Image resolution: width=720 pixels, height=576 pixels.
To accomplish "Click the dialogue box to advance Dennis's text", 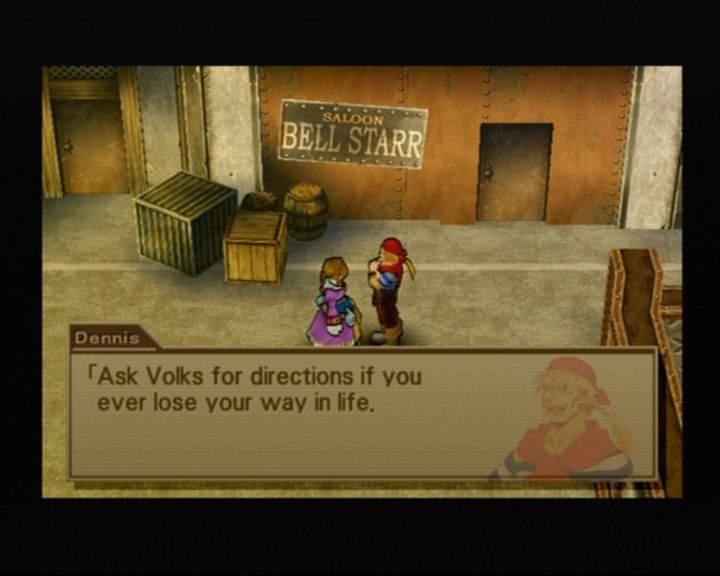I will 362,412.
